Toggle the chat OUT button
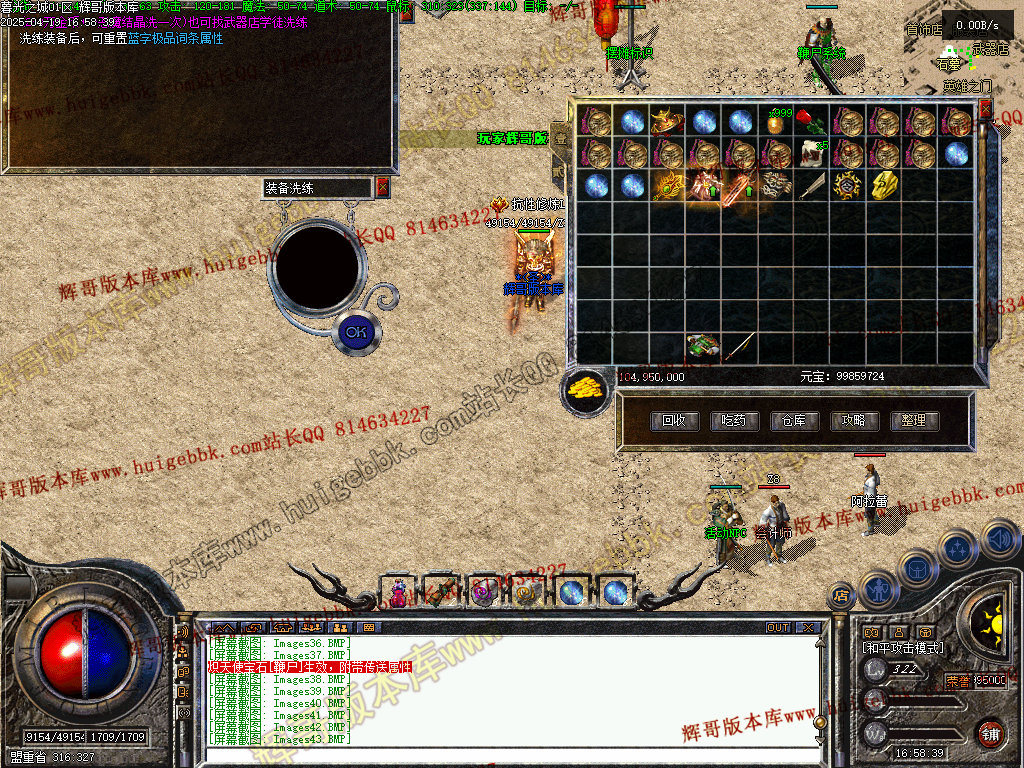 click(x=778, y=628)
